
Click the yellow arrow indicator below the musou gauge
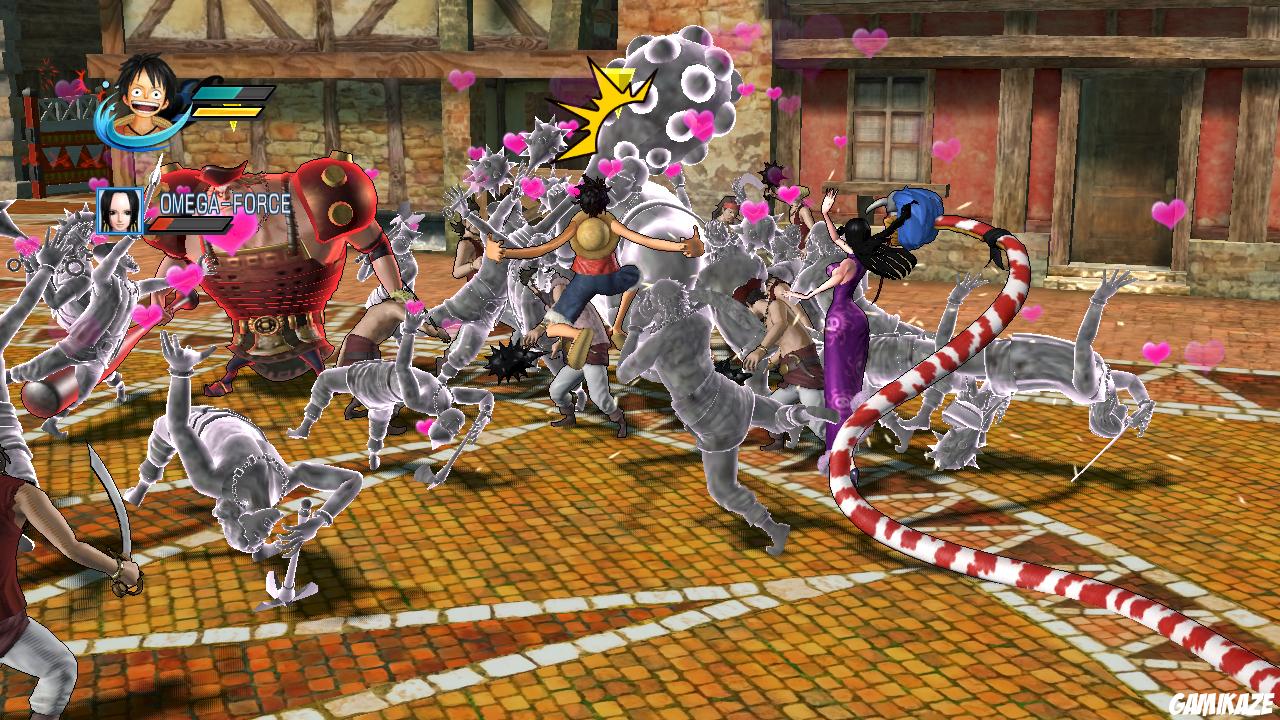click(233, 125)
